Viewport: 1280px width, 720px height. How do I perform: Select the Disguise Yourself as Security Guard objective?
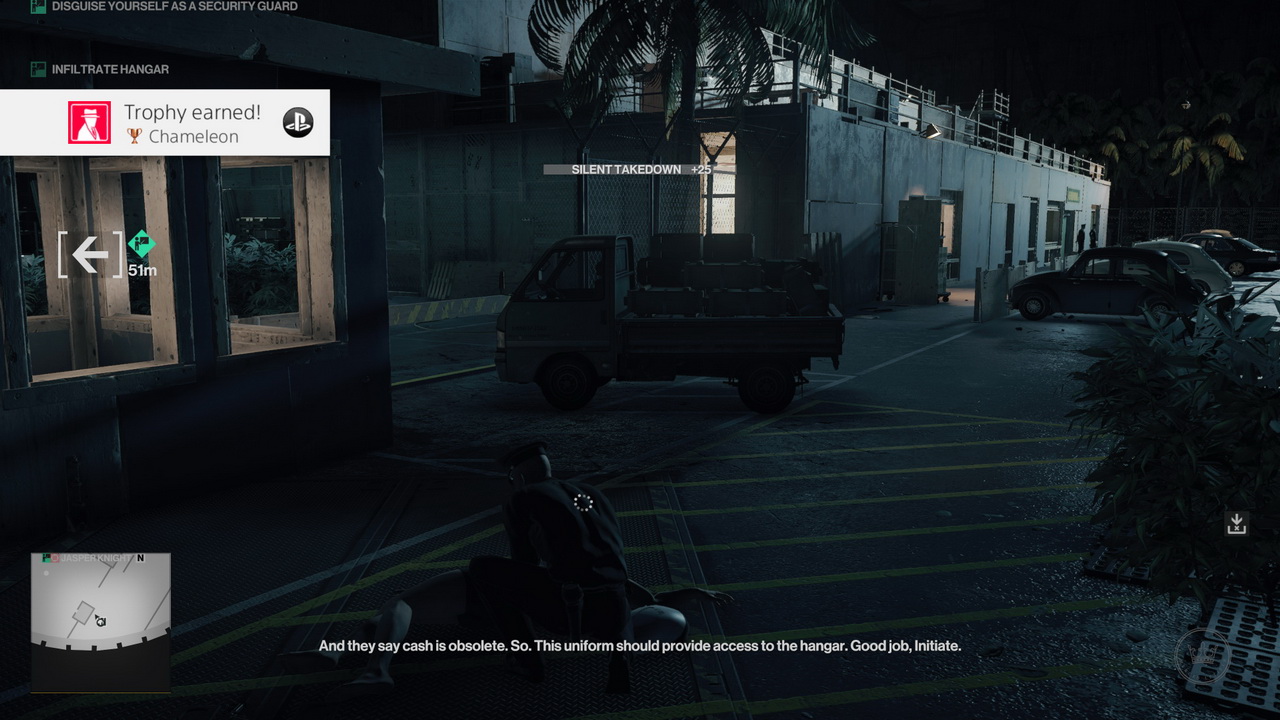174,7
